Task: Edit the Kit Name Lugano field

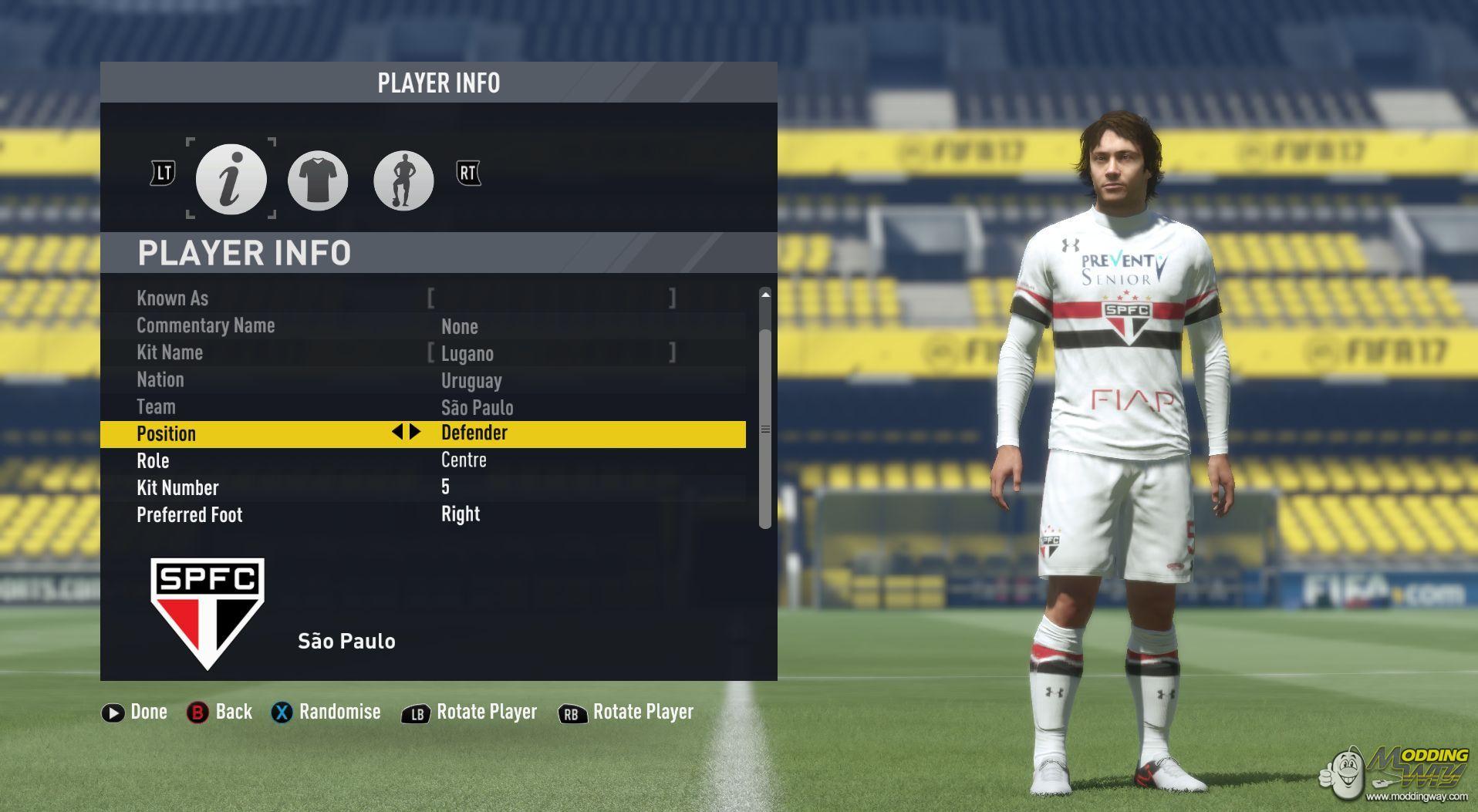Action: (552, 353)
